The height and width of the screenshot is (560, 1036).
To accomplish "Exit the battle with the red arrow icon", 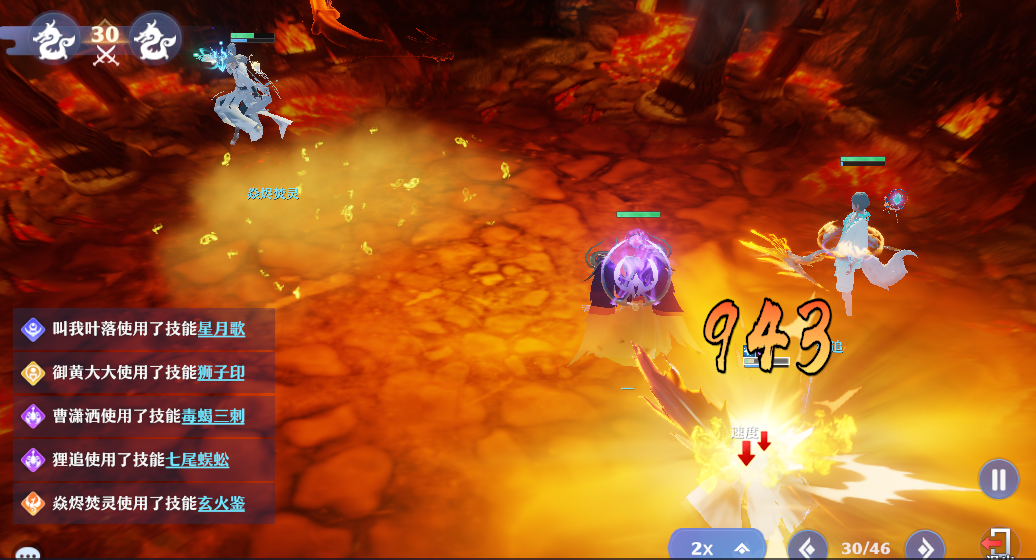I will [996, 543].
